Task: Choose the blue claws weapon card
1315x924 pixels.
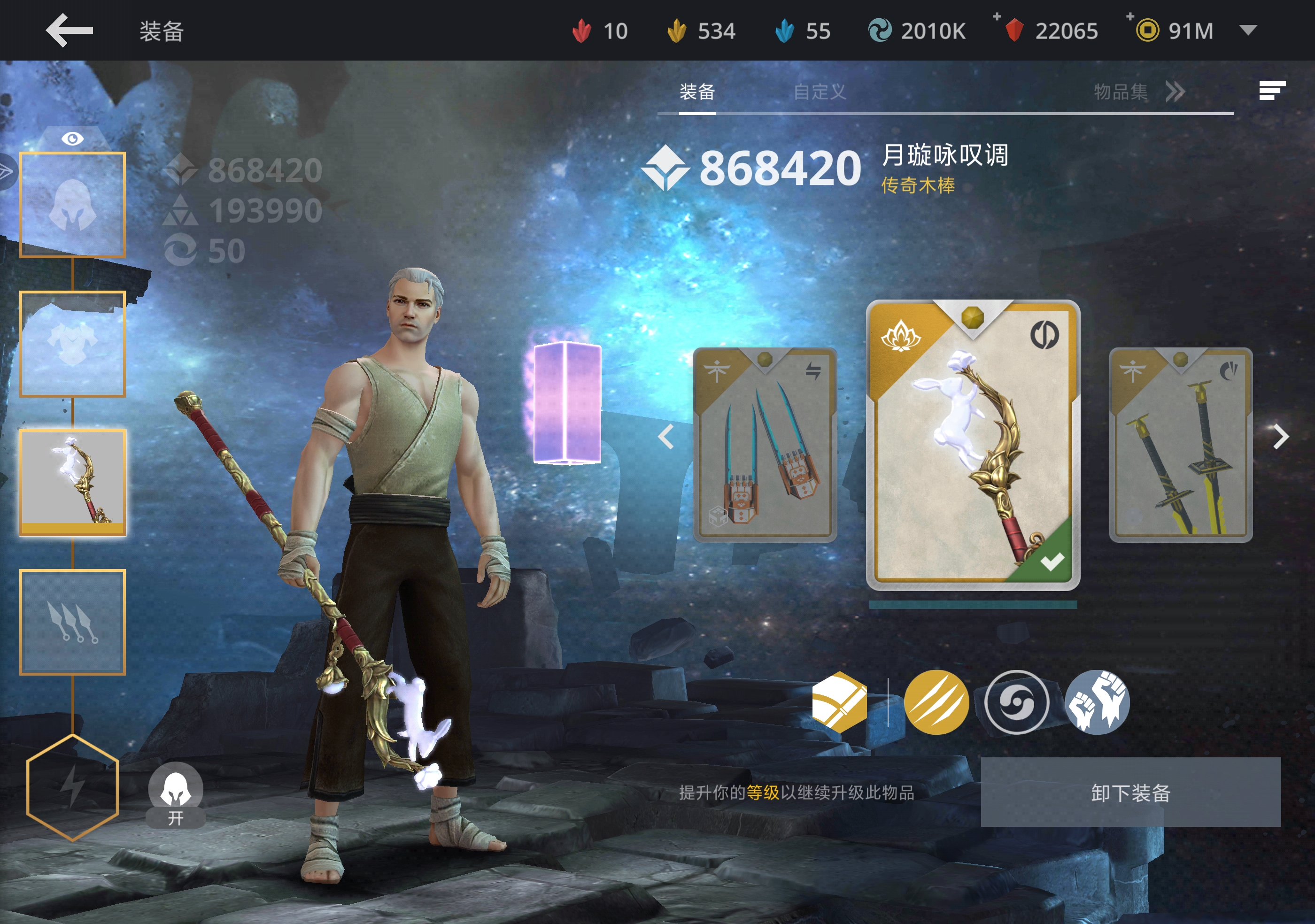Action: pos(765,445)
